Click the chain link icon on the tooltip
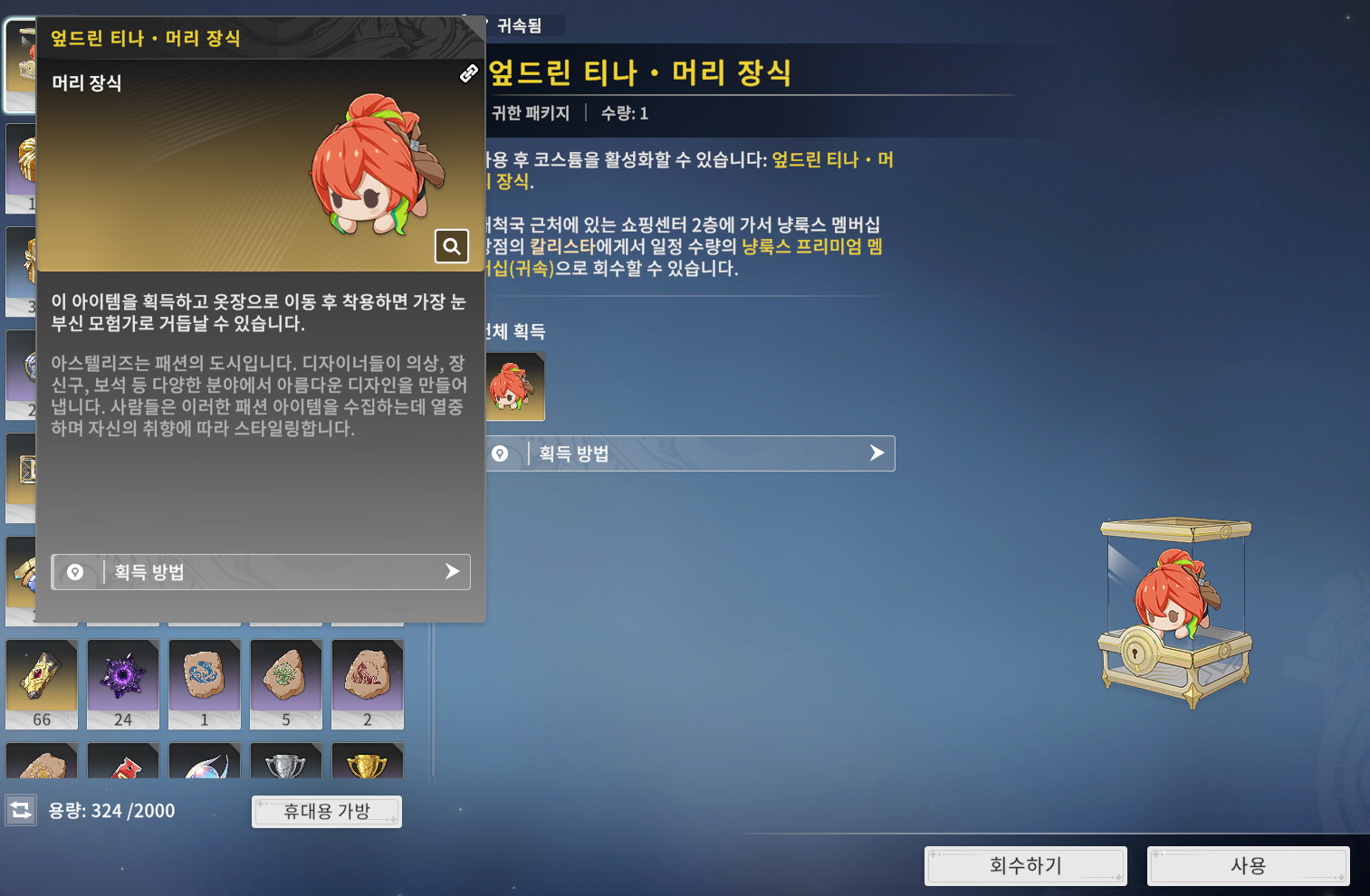Screen dimensions: 1370x896 tap(468, 75)
